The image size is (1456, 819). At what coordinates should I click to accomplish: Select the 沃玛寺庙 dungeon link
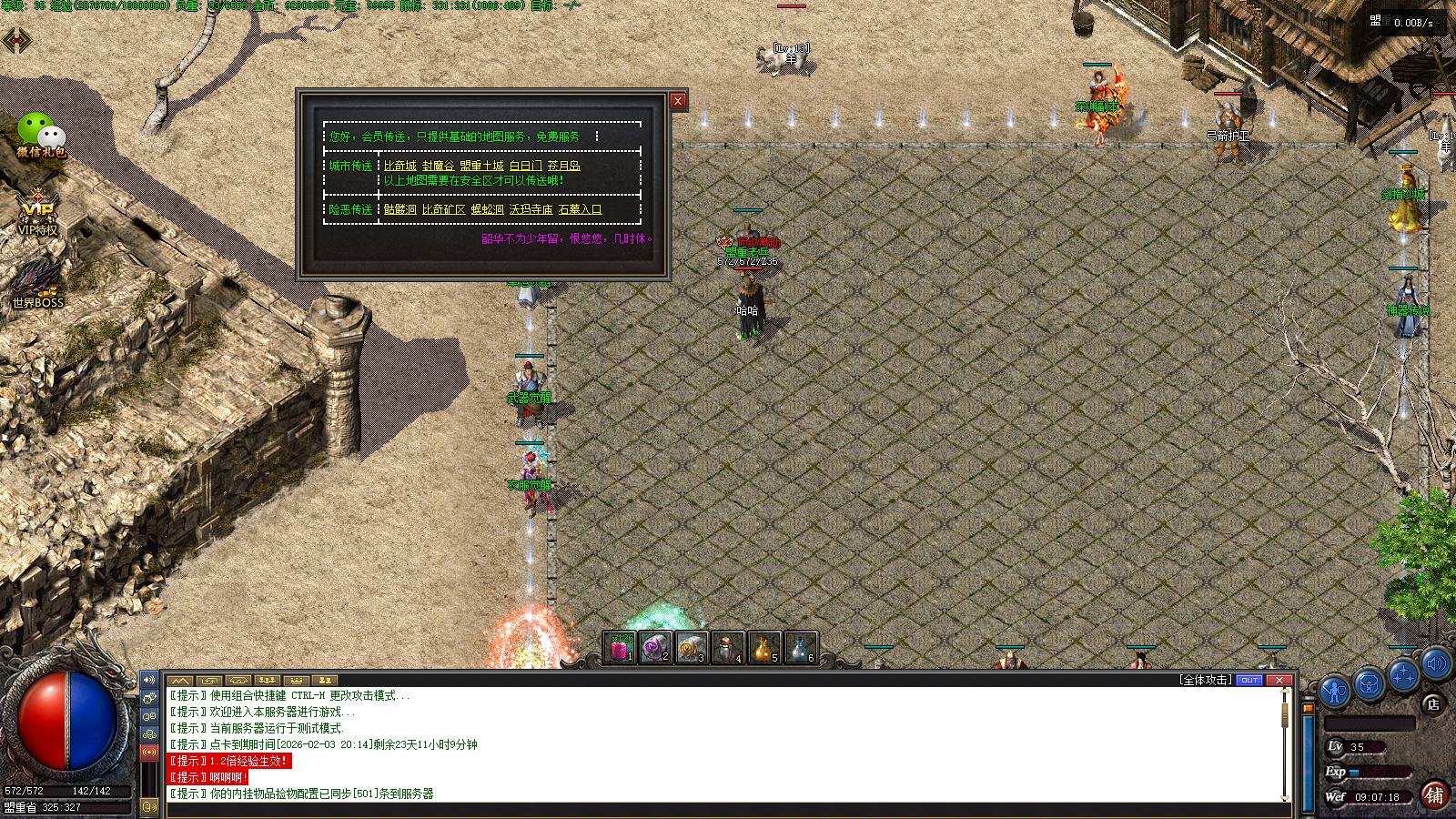click(531, 209)
